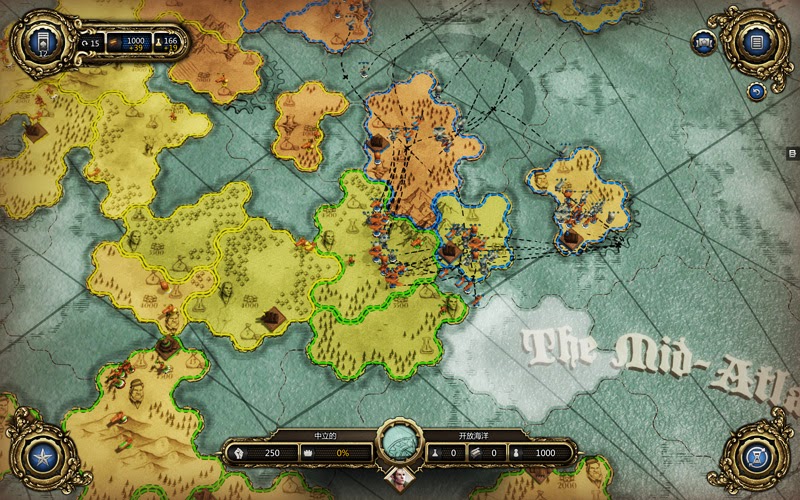800x500 pixels.
Task: Click the undo arrow button
Action: [756, 92]
